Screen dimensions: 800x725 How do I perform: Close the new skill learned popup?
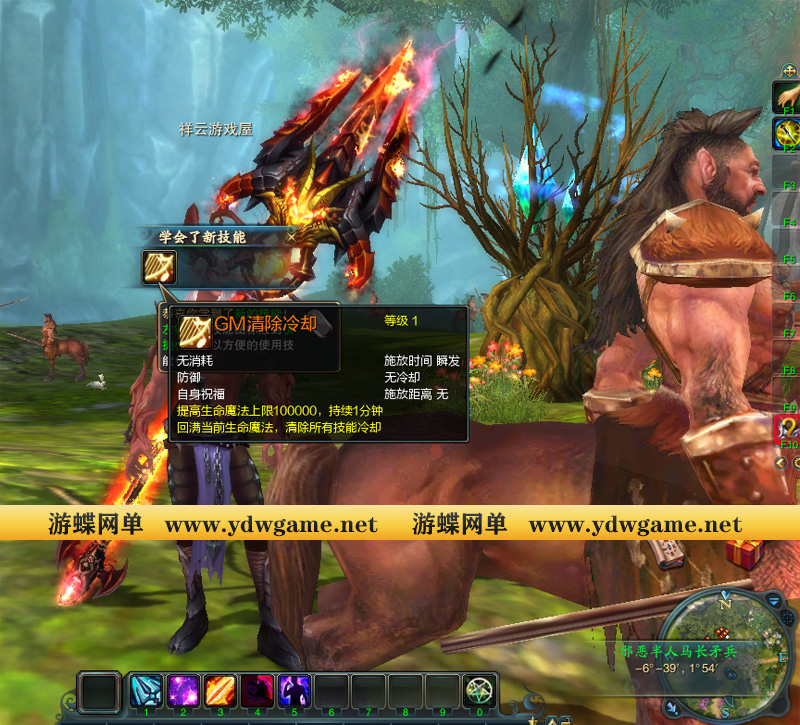point(290,237)
